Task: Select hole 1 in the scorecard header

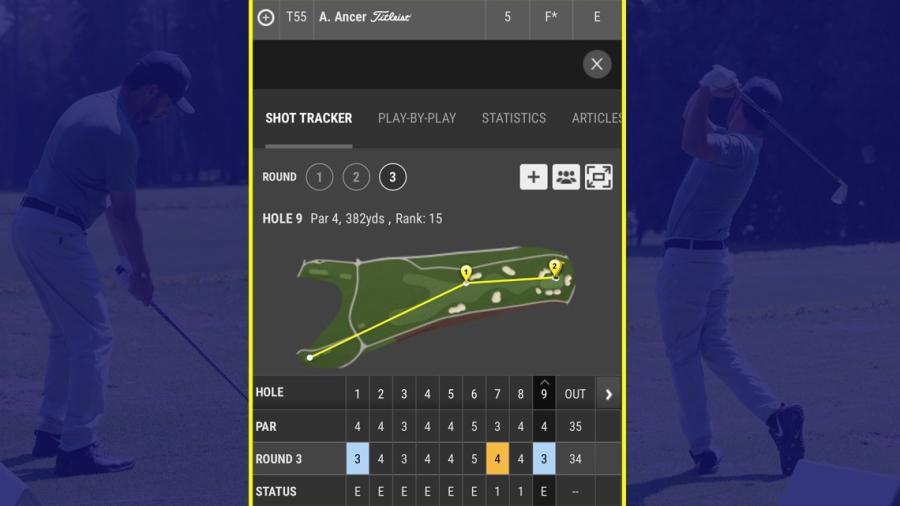Action: pos(357,394)
